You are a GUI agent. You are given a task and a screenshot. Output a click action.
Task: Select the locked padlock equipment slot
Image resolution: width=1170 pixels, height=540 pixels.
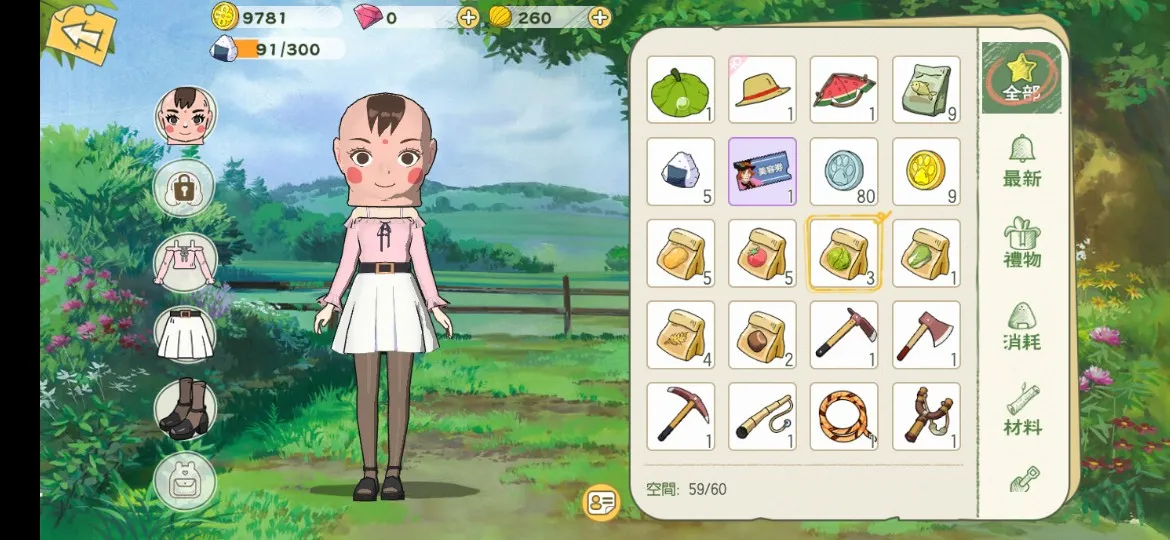coord(184,188)
